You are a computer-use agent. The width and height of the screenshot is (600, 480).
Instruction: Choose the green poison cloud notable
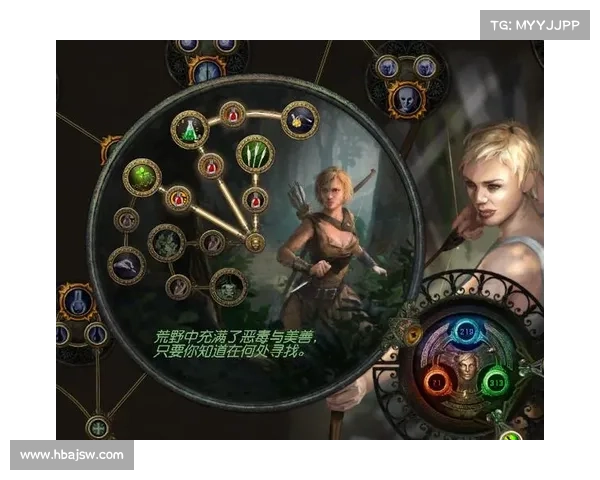(141, 178)
